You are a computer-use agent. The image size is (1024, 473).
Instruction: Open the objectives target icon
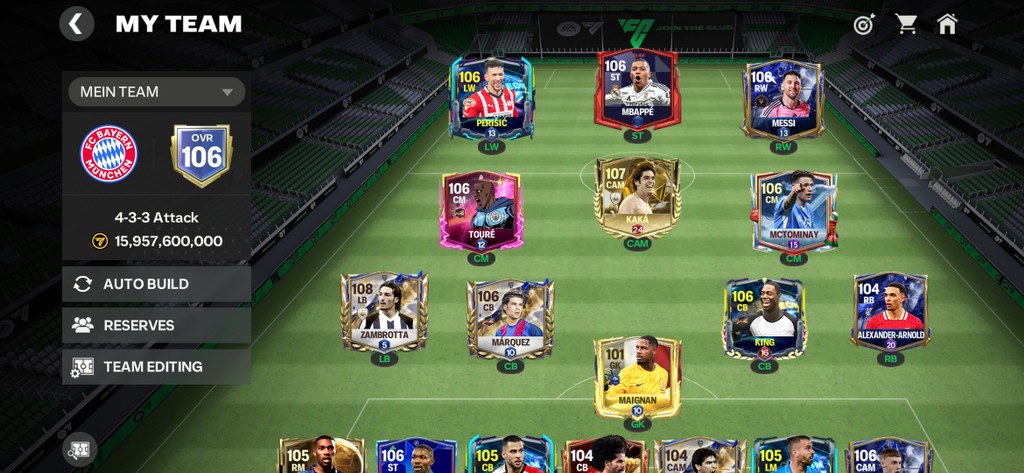864,24
